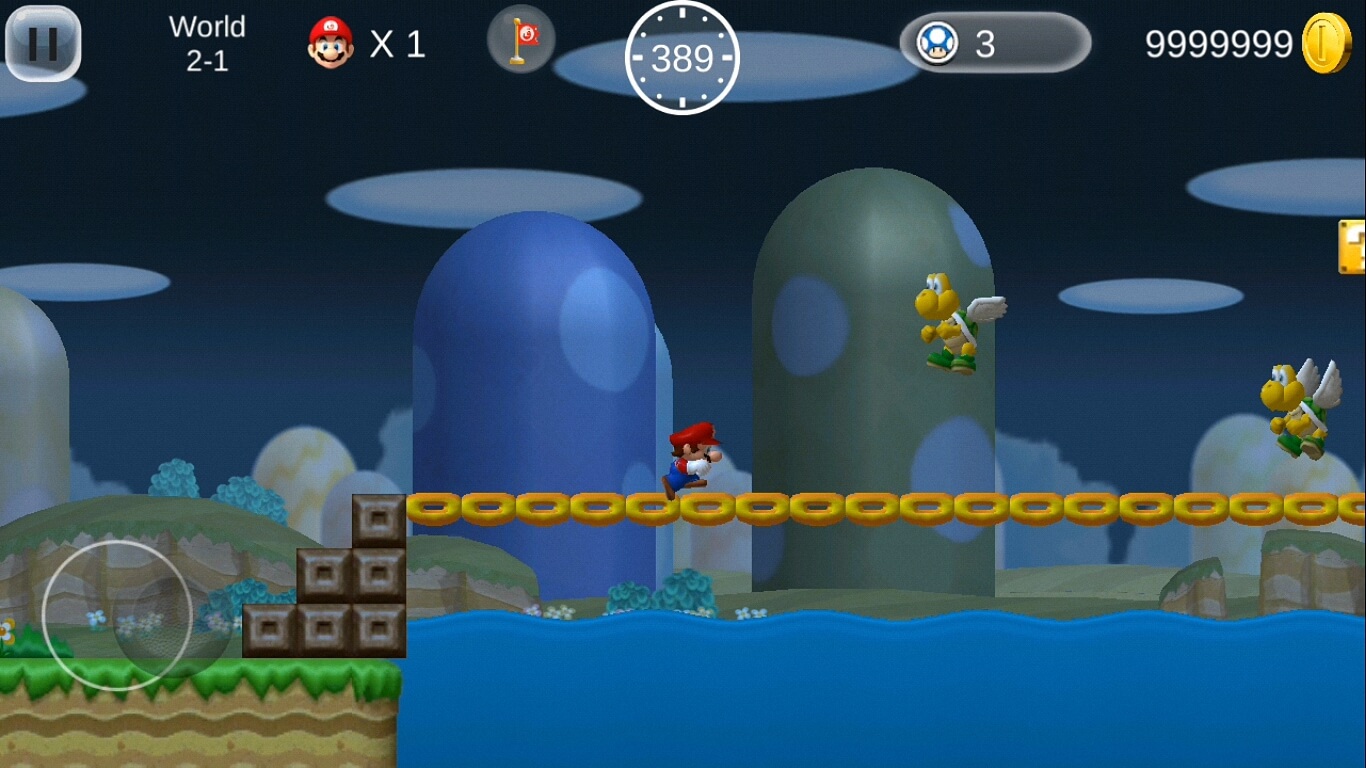Tap the mushroom counter showing 3
This screenshot has width=1366, height=768.
point(984,41)
